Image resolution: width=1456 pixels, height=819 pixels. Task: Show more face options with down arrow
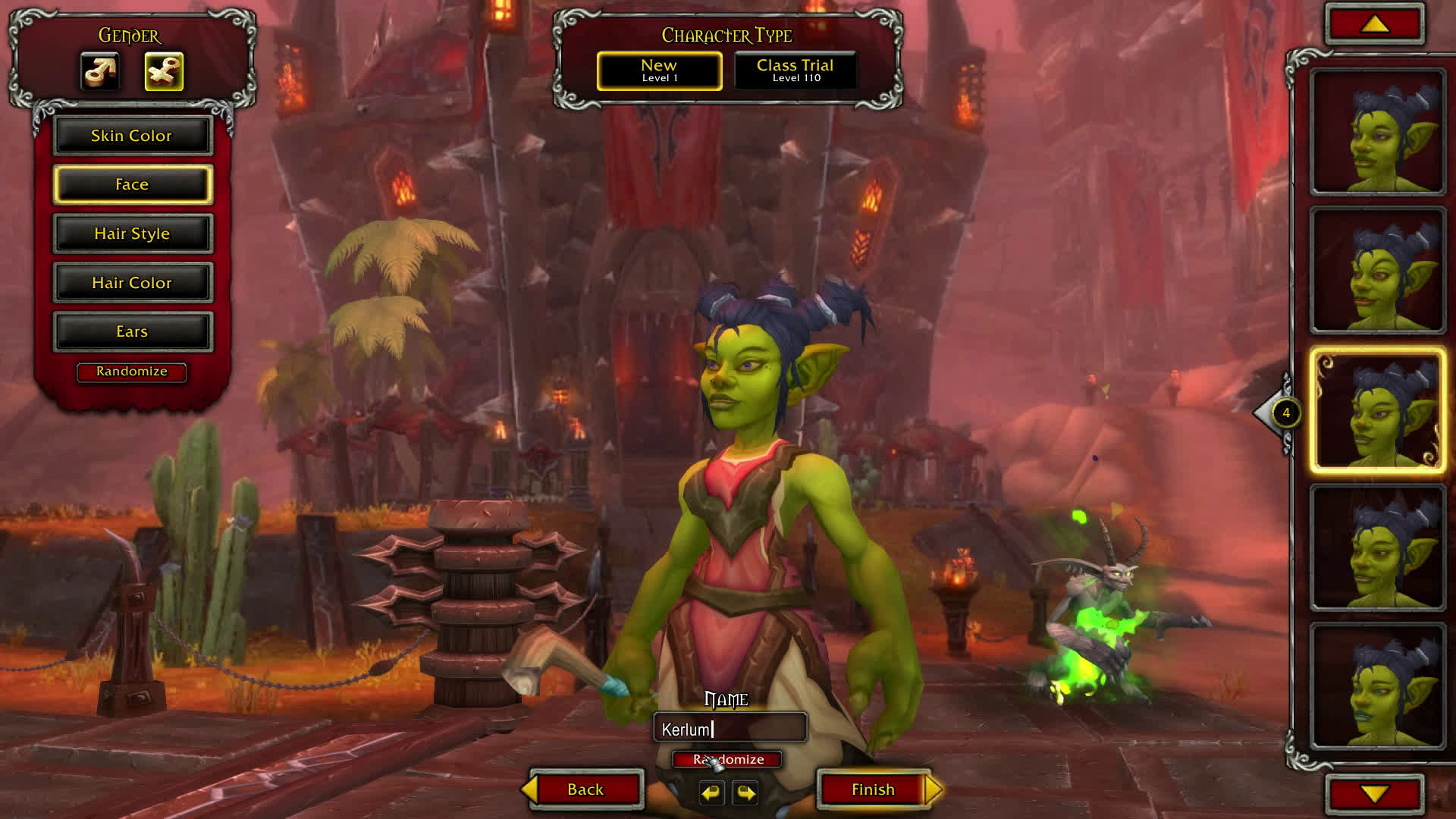tap(1375, 794)
